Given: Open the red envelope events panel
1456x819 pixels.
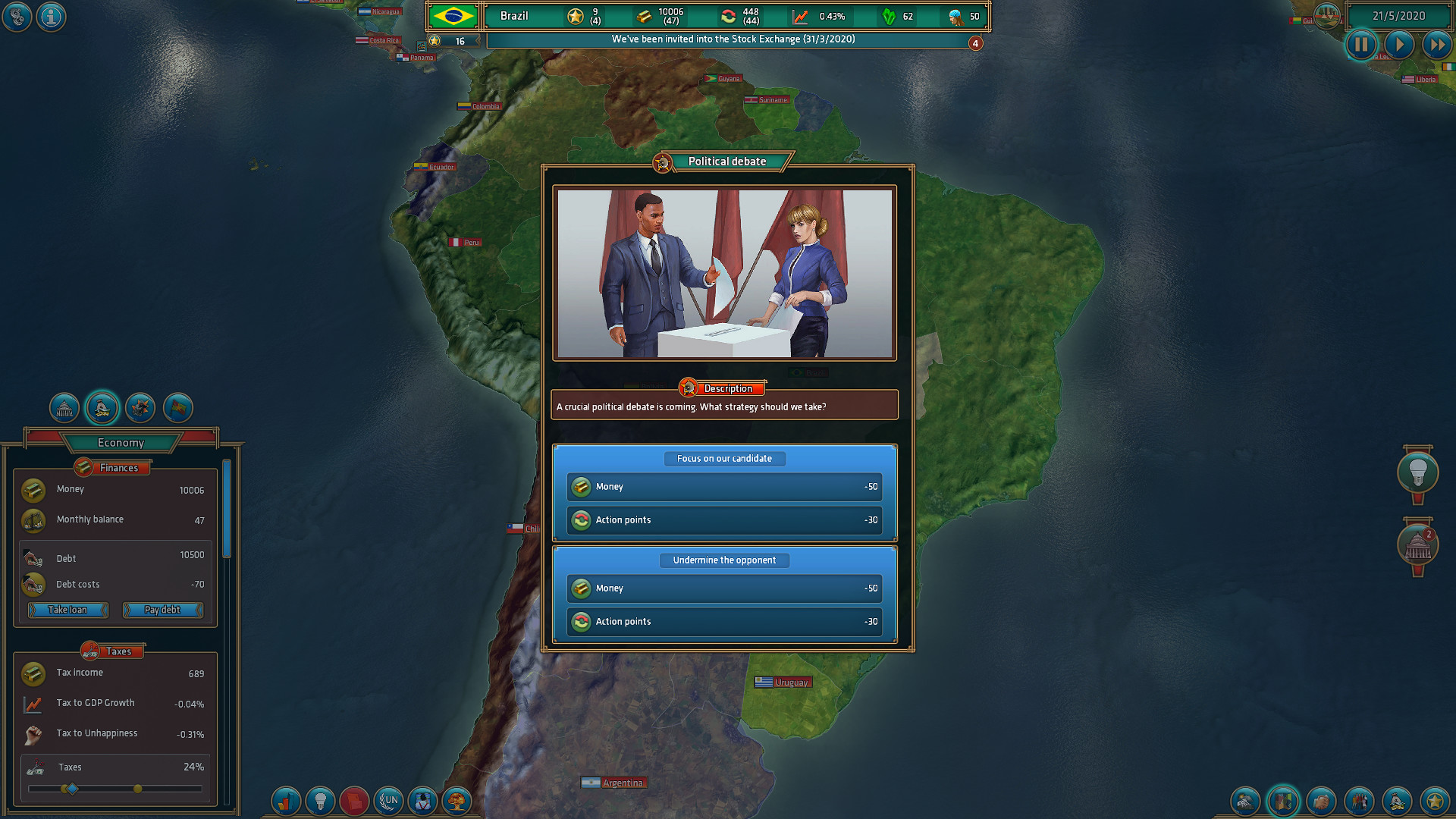Looking at the screenshot, I should 354,801.
